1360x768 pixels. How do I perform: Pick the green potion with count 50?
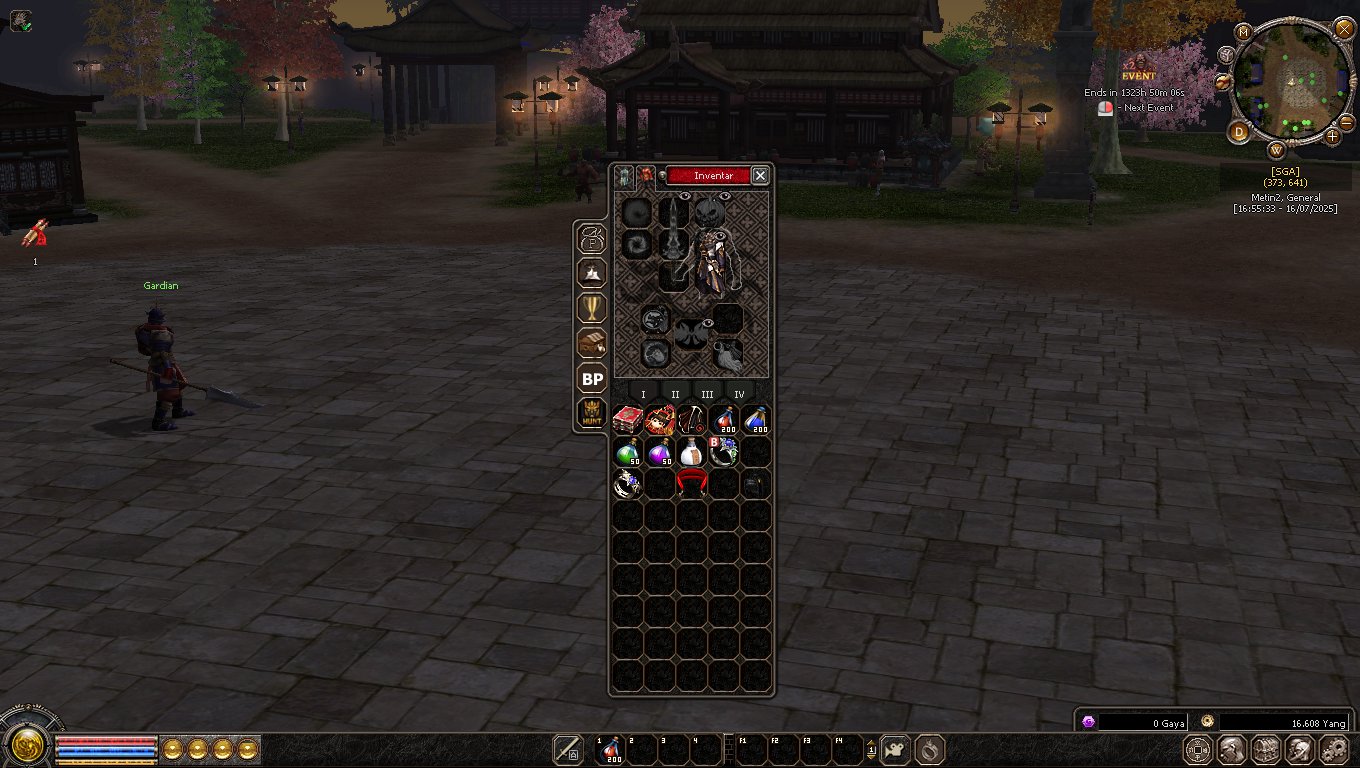[627, 453]
